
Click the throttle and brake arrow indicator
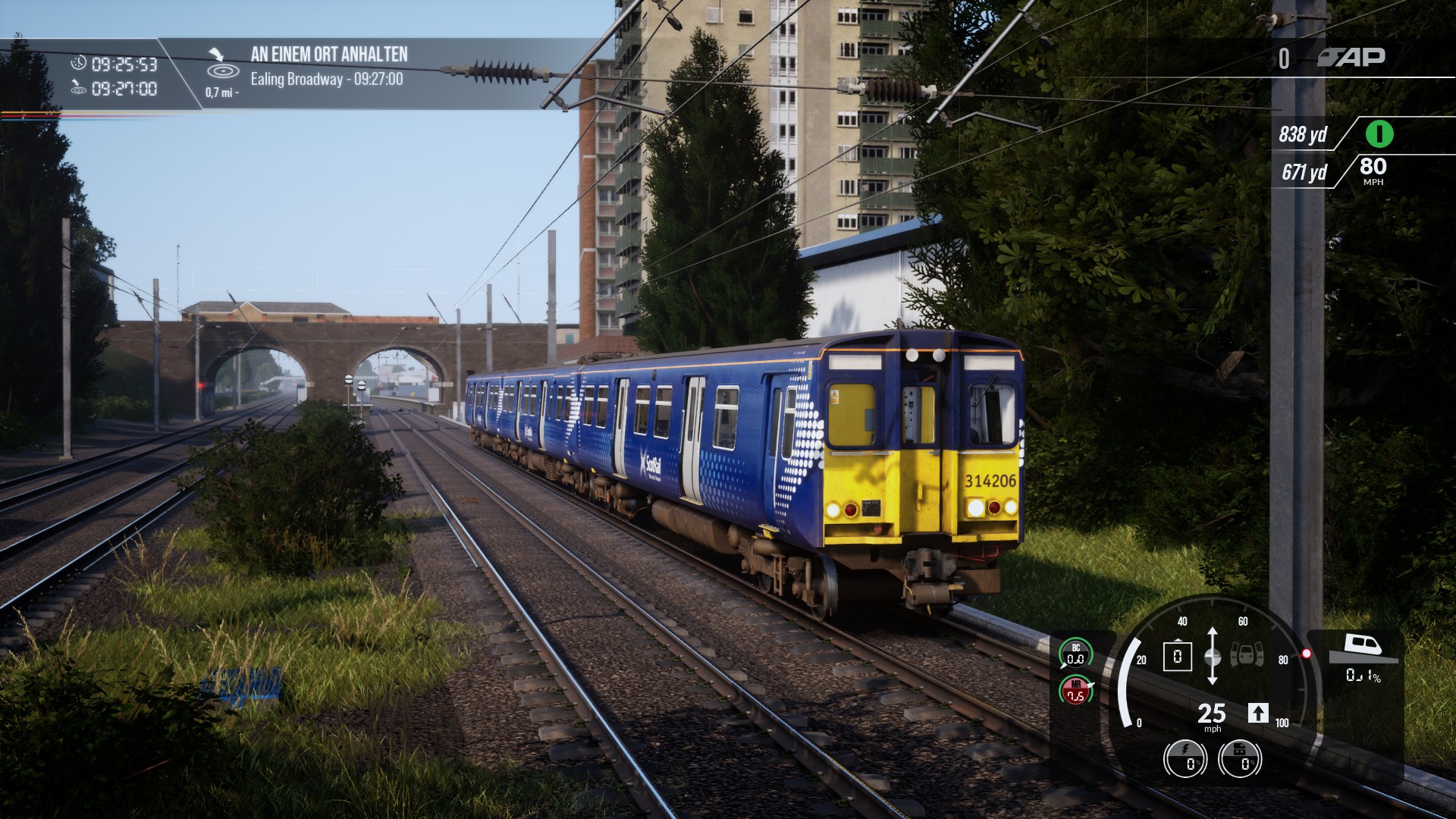(x=1212, y=656)
